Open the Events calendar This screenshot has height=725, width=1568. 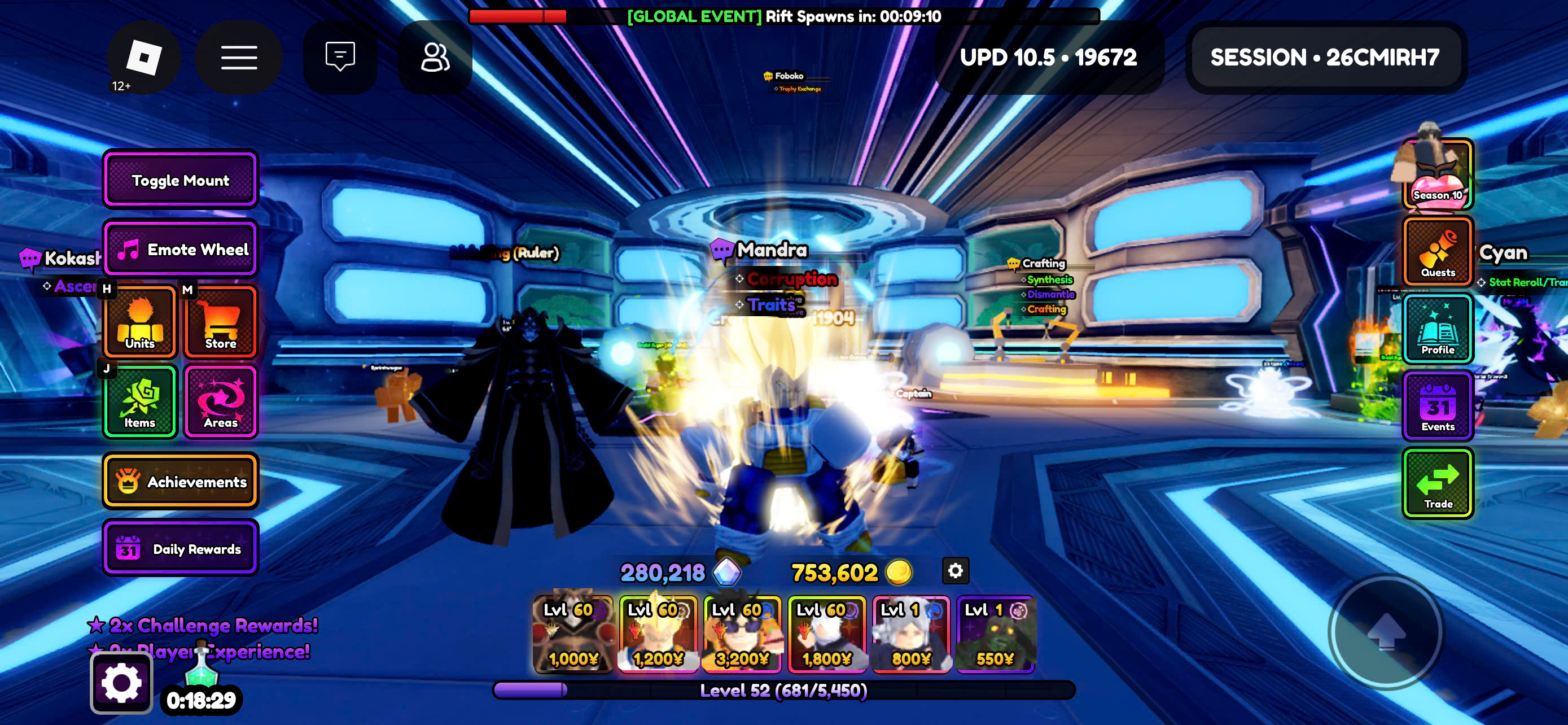(x=1437, y=406)
